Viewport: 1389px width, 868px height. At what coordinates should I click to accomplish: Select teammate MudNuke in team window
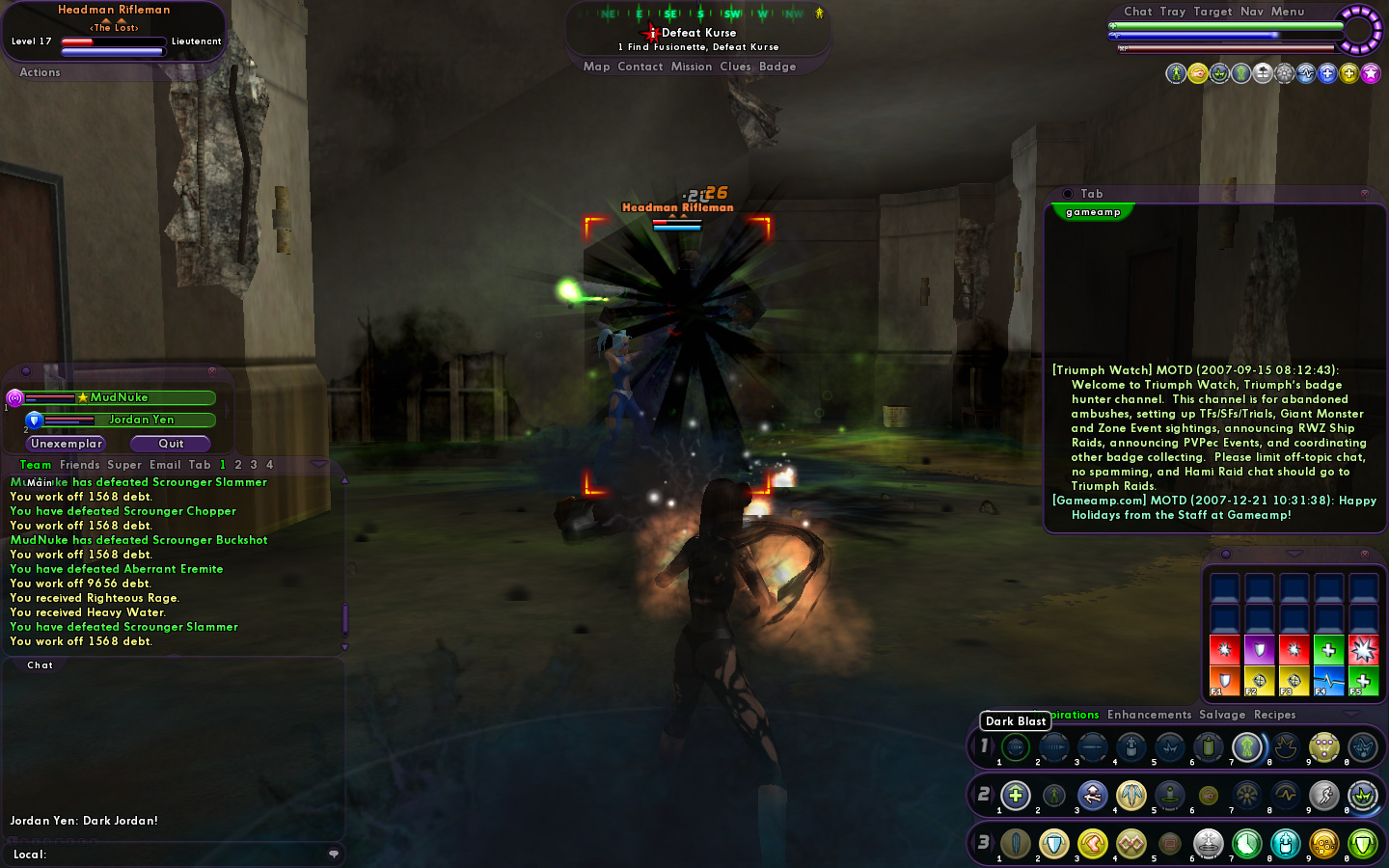tap(120, 397)
